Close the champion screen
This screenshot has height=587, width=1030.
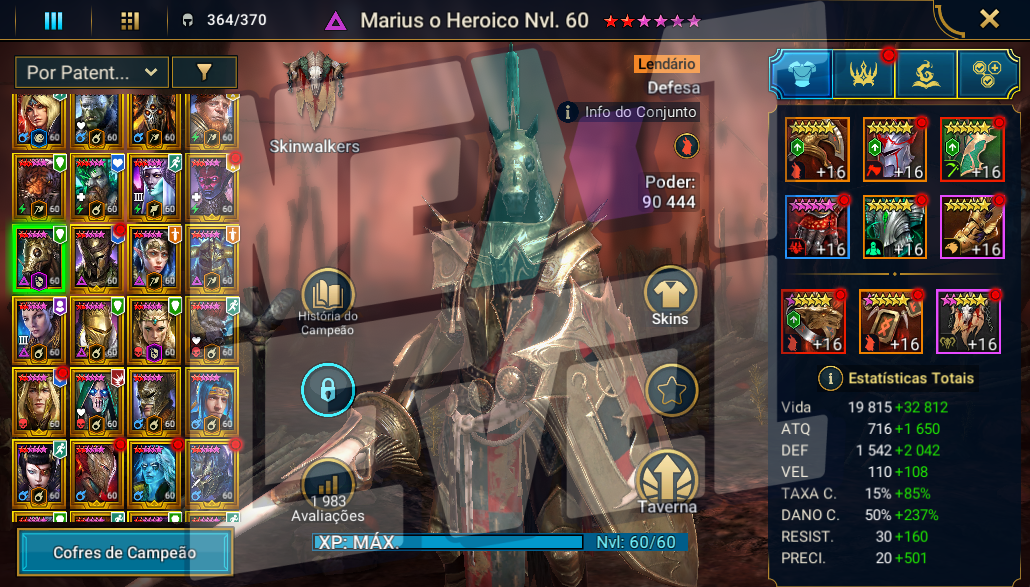[988, 19]
